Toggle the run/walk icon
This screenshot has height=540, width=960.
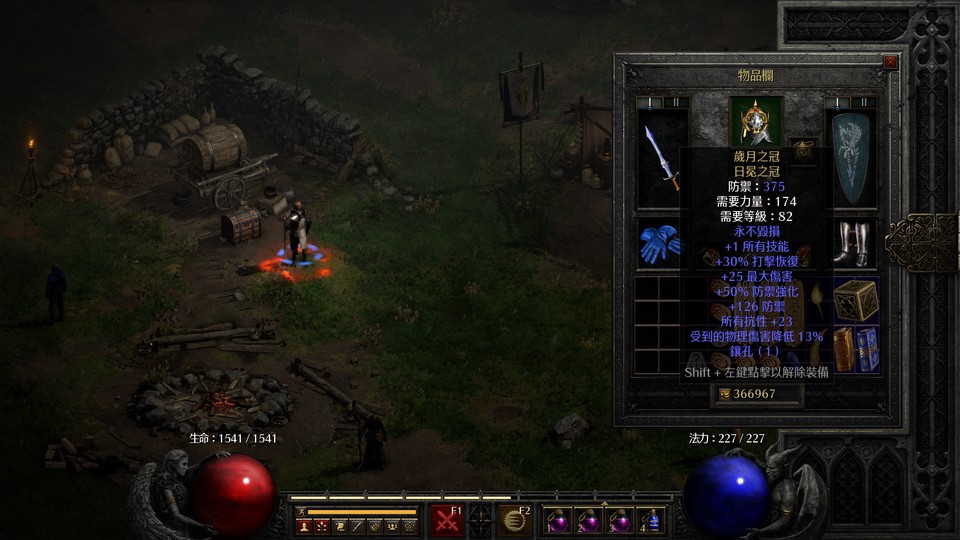(300, 512)
